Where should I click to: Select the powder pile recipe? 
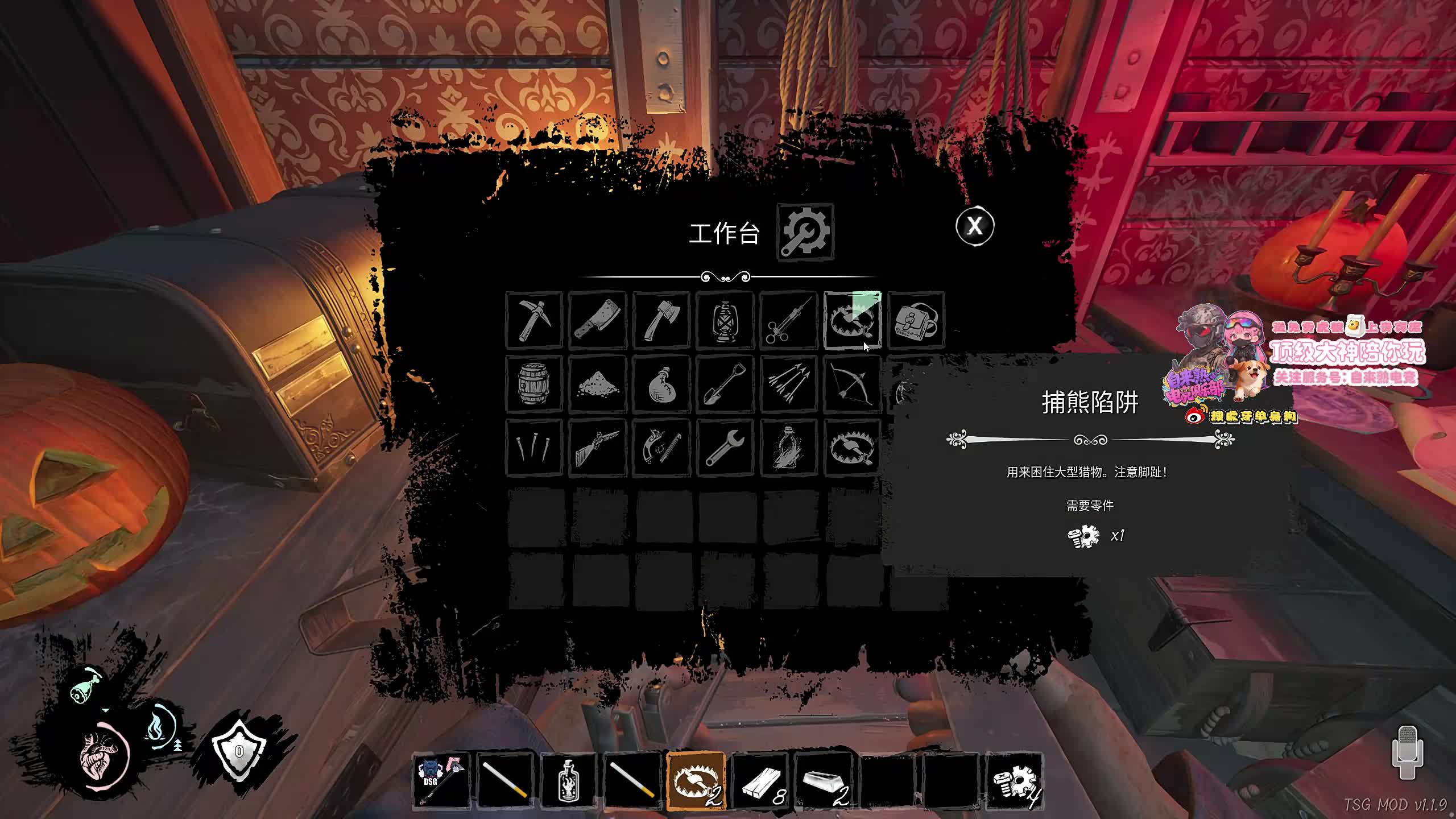click(x=598, y=384)
